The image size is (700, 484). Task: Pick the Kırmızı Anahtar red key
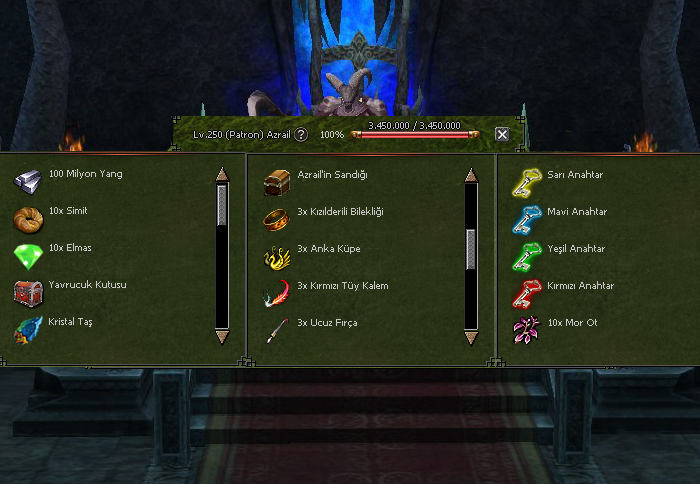526,293
